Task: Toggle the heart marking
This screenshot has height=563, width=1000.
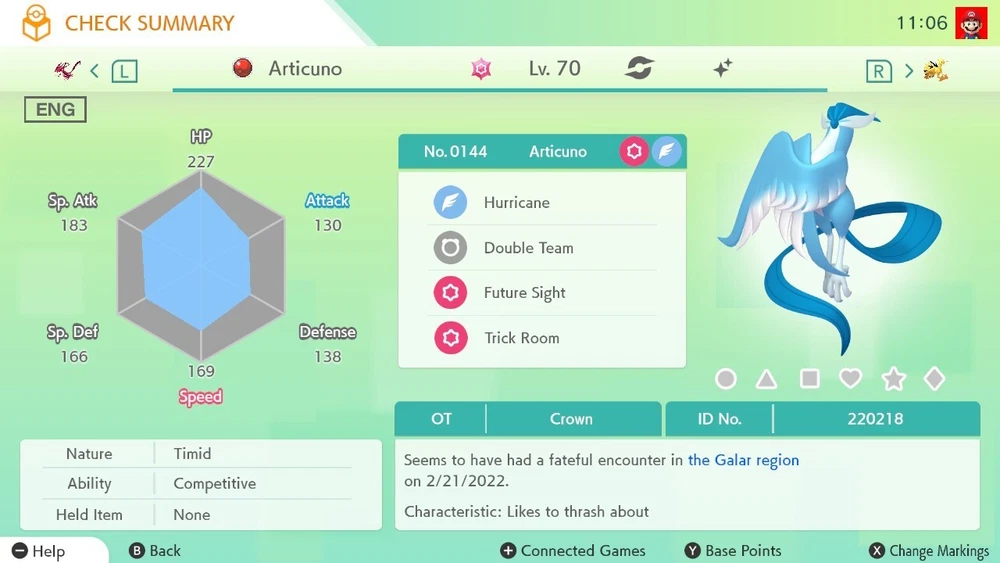Action: pos(850,379)
